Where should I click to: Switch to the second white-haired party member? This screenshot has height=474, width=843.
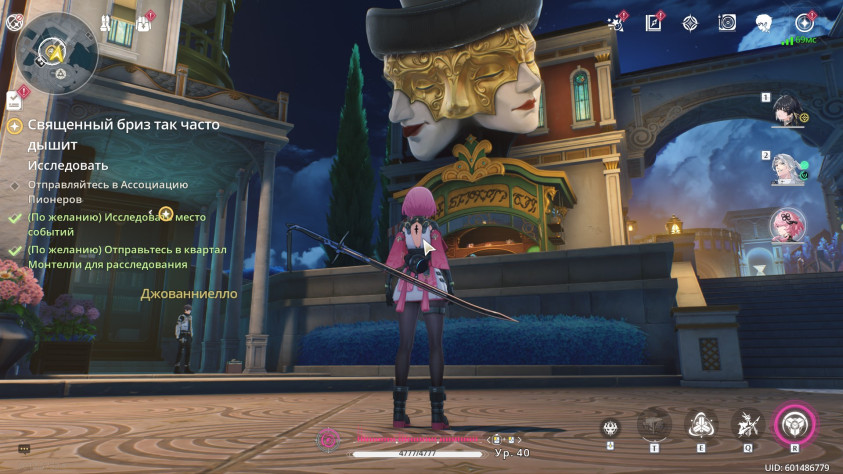pos(790,169)
